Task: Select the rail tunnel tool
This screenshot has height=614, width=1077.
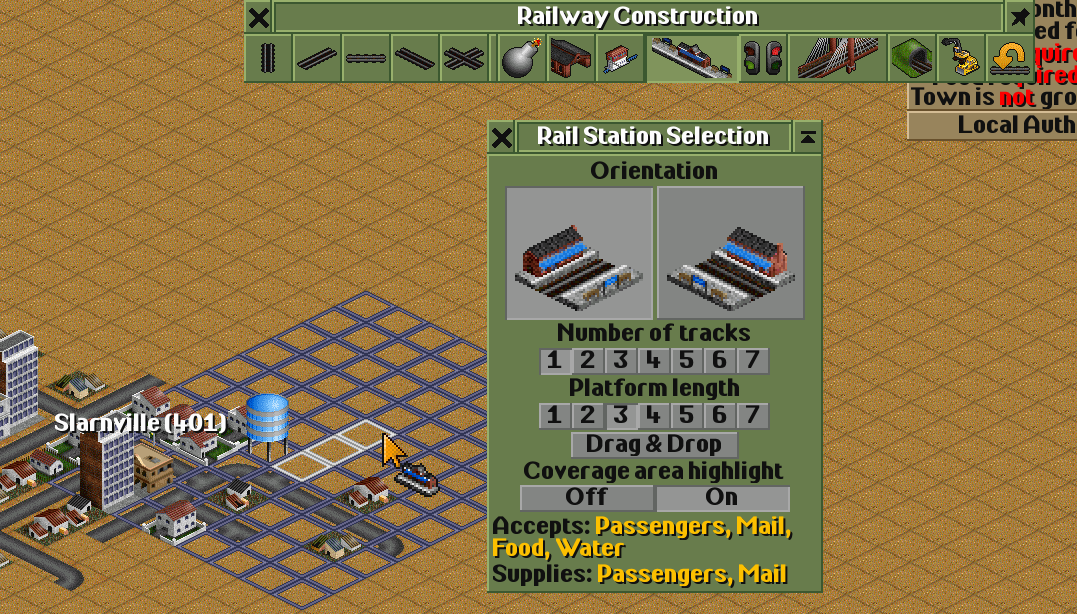Action: tap(911, 59)
